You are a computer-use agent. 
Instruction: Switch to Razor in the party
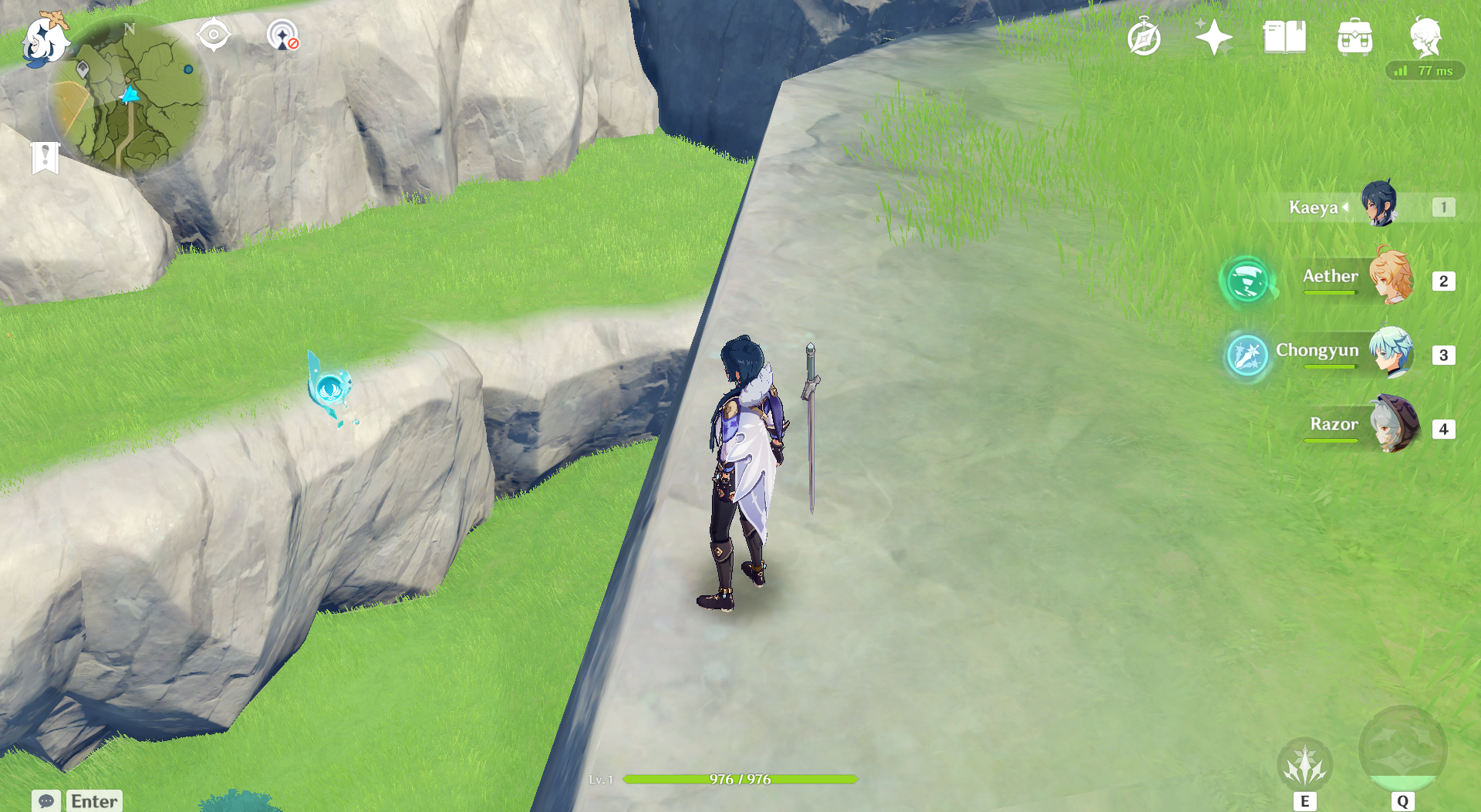point(1393,426)
